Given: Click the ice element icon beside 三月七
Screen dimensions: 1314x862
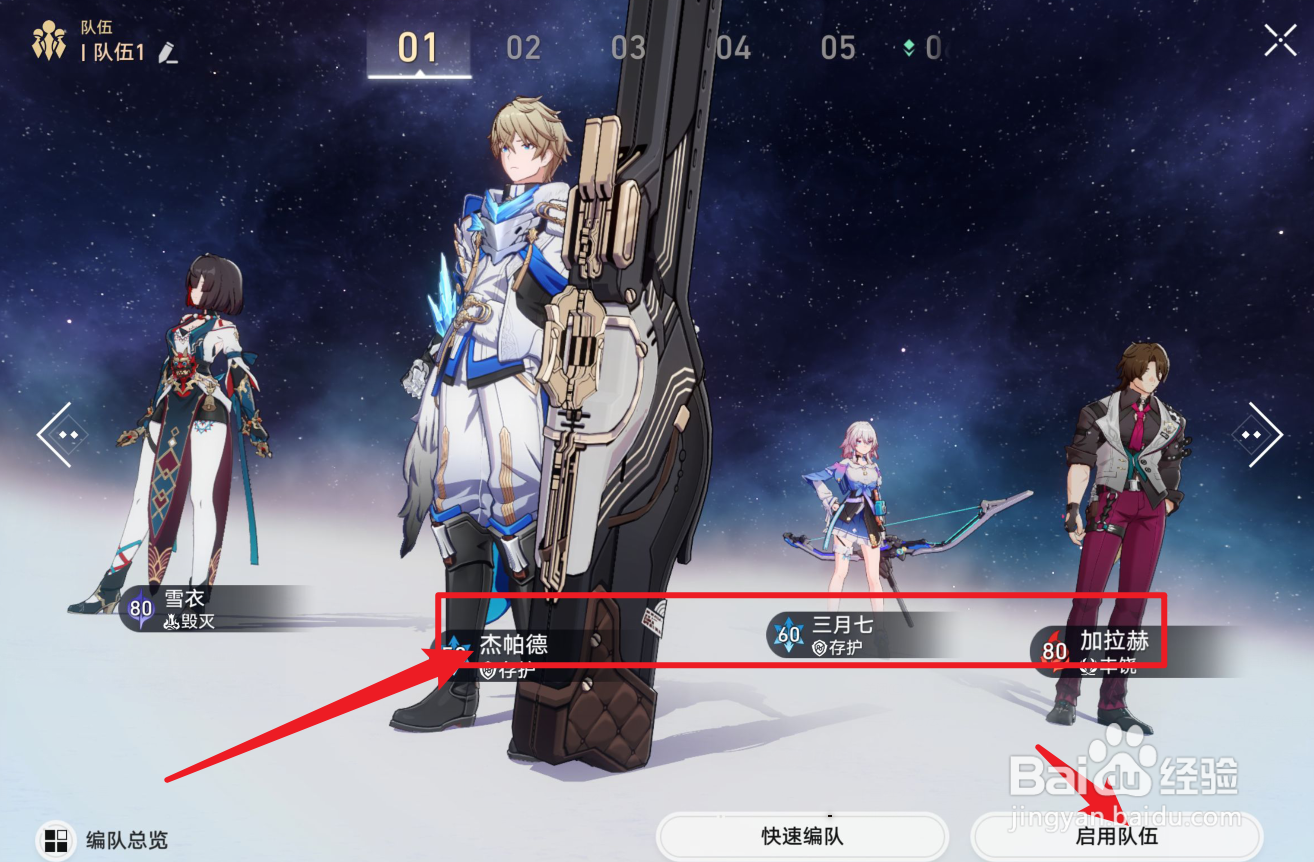Looking at the screenshot, I should (789, 633).
